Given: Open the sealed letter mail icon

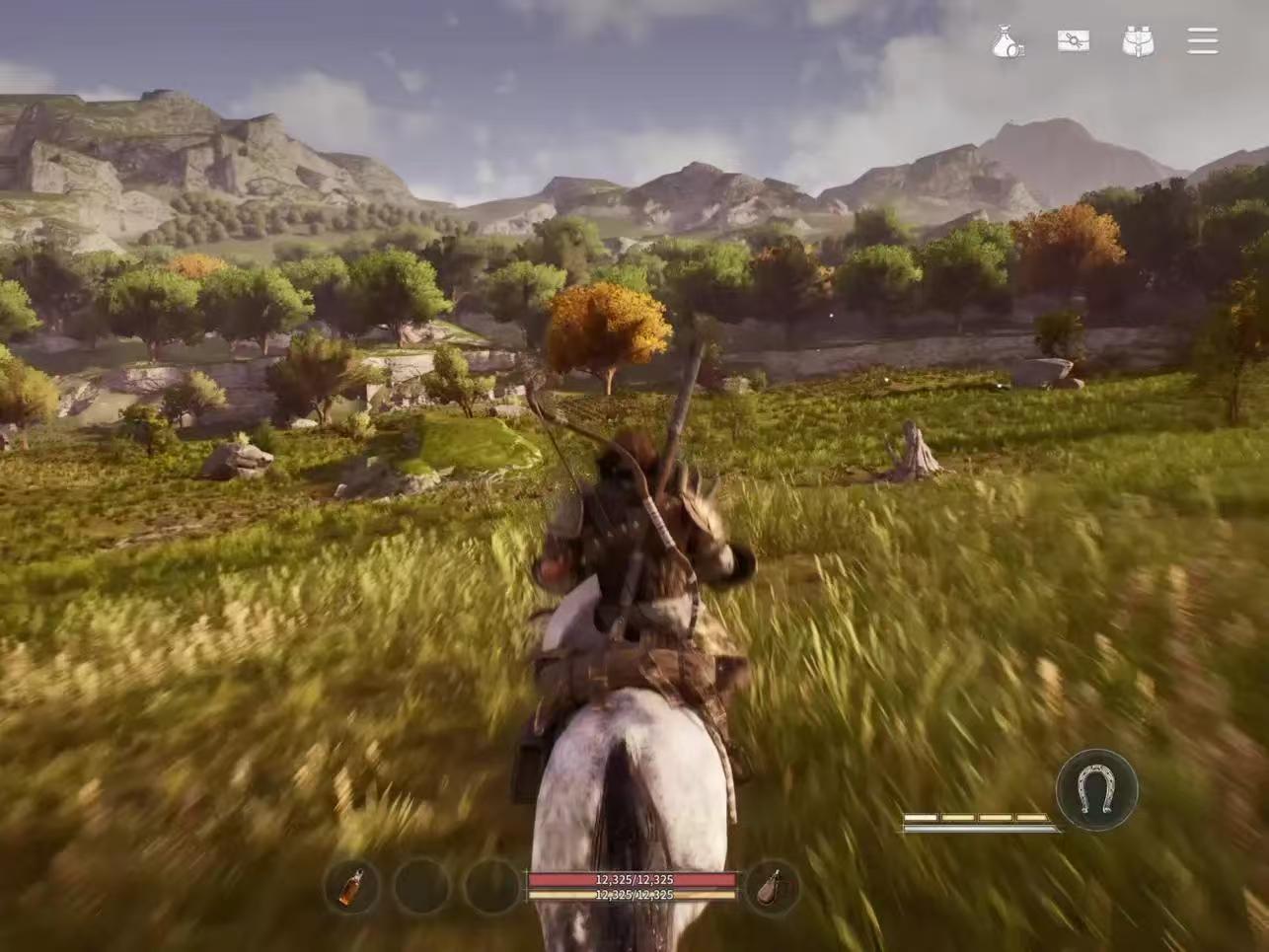Looking at the screenshot, I should (1073, 40).
